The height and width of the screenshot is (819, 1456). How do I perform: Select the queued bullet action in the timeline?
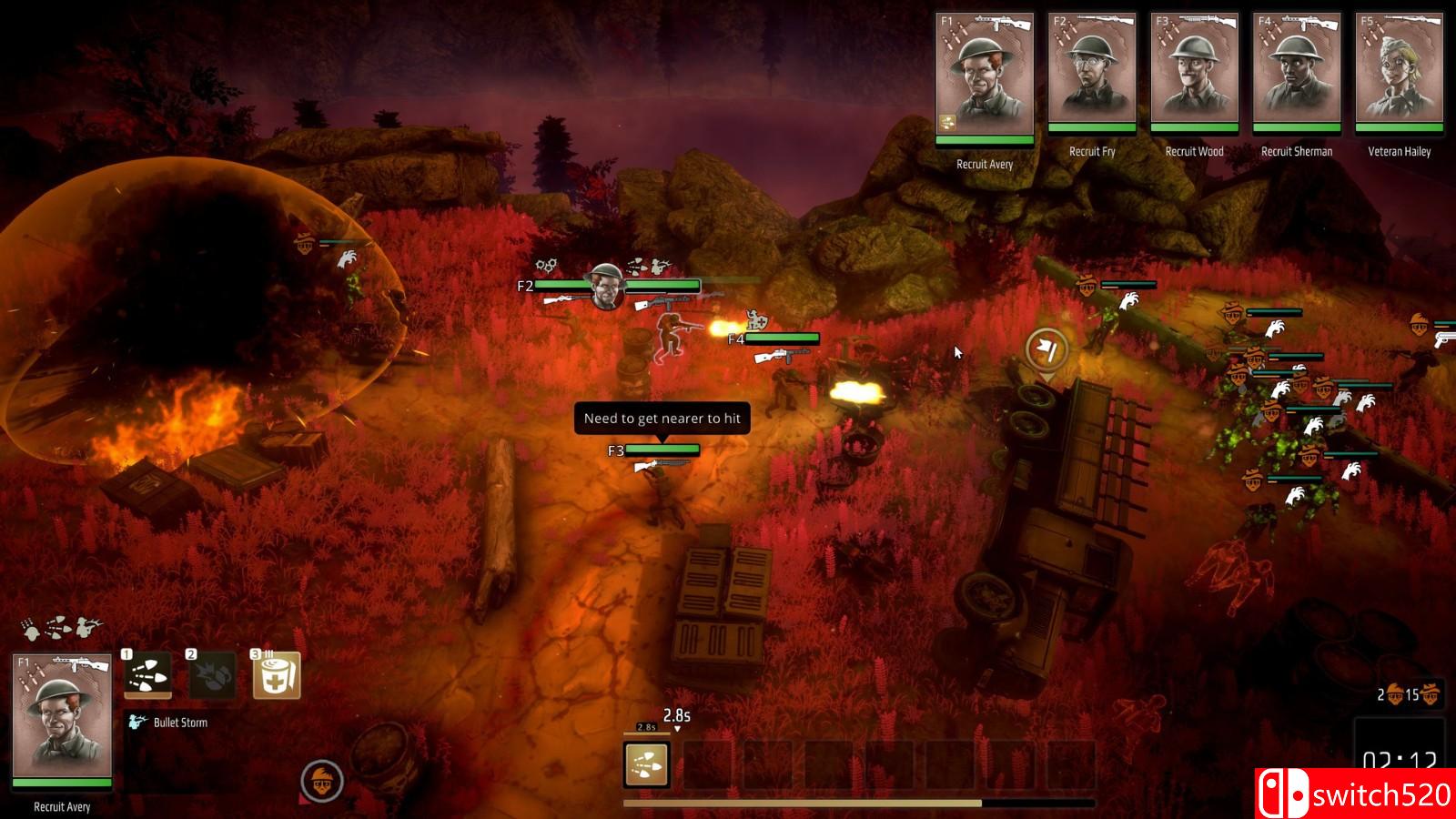coord(647,764)
